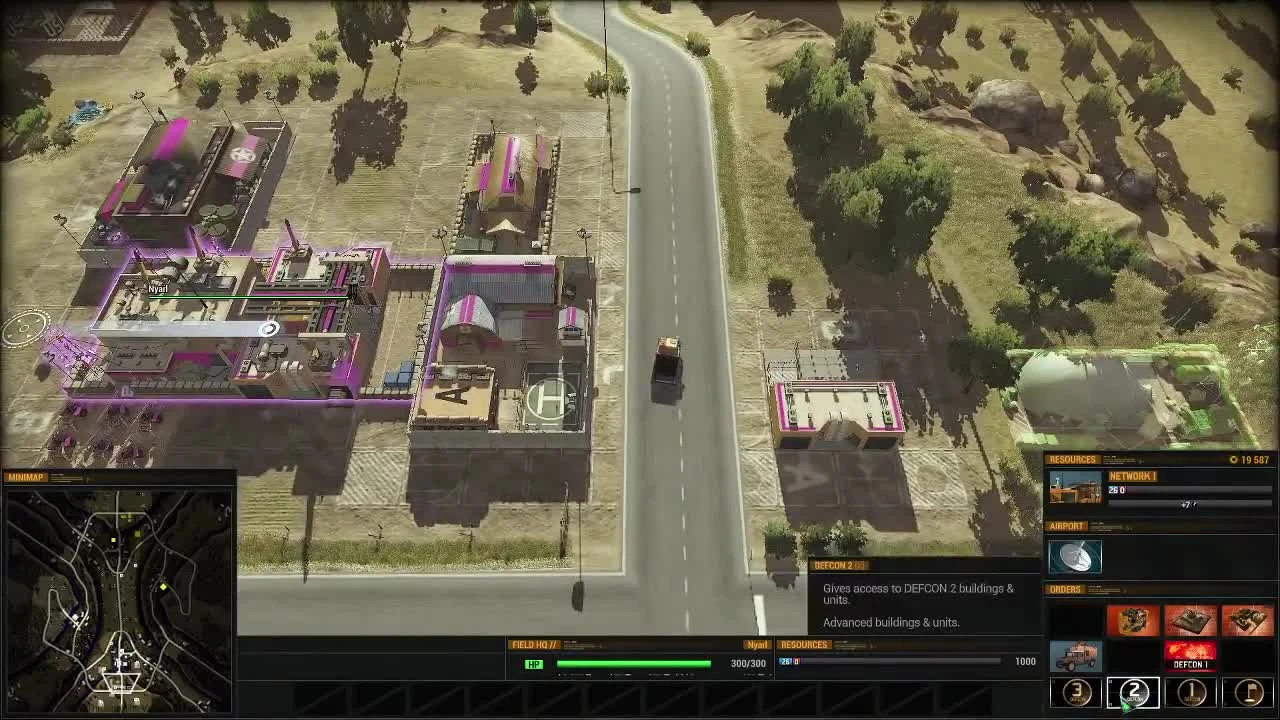Screen dimensions: 1280x720
Task: Select the red DEFCON 1 order icon
Action: tap(1190, 655)
